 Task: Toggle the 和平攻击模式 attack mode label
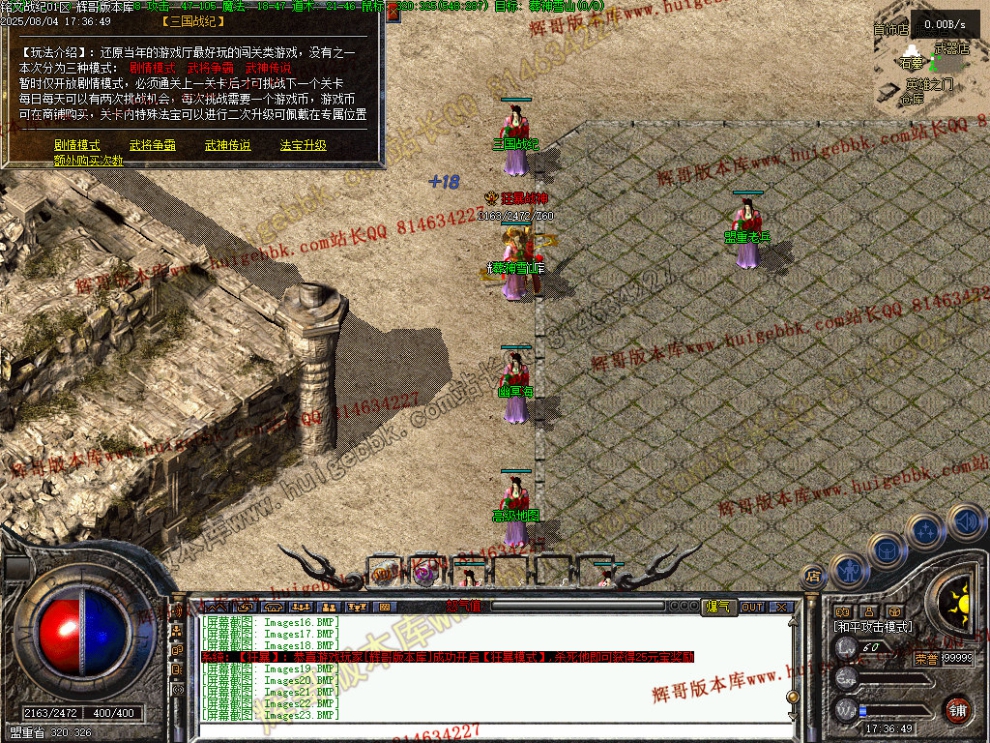pos(872,626)
